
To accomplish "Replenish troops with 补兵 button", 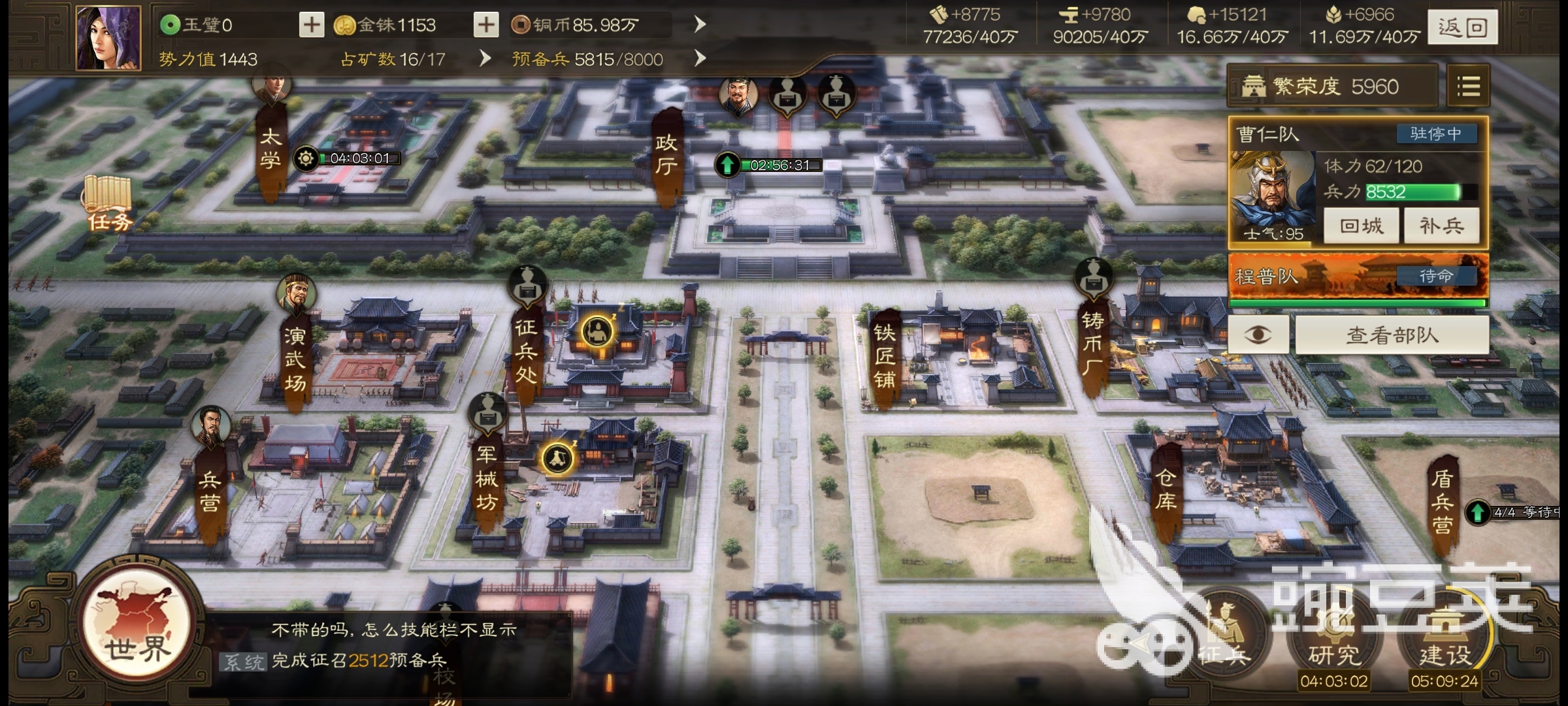I will pyautogui.click(x=1441, y=226).
